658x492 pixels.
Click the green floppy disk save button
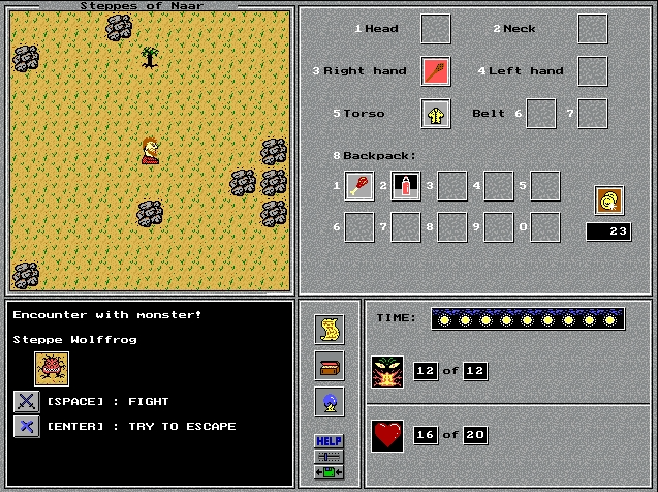tap(329, 472)
